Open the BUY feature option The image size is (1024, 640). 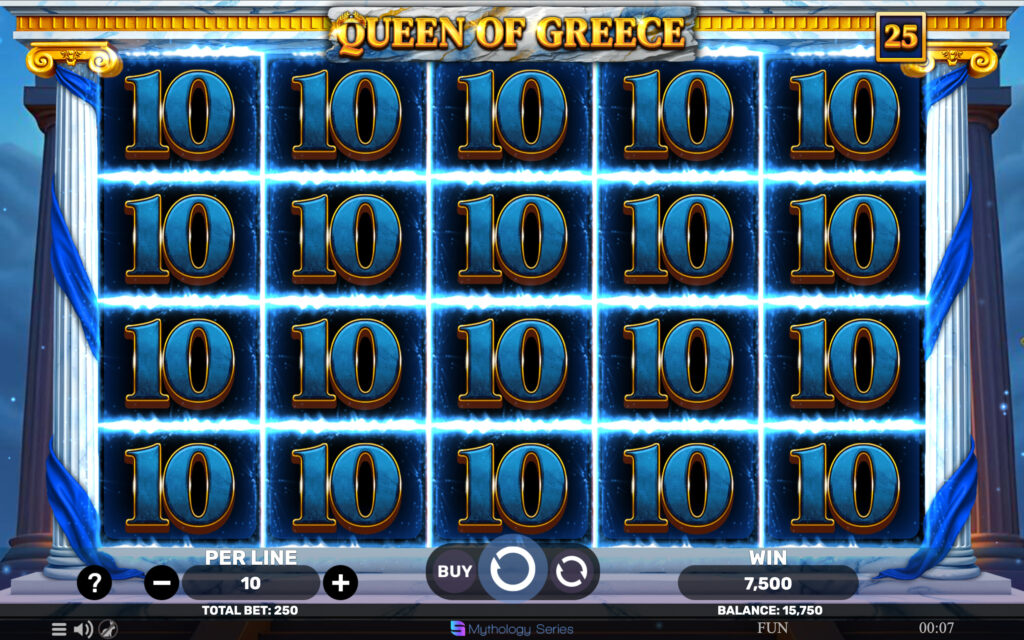coord(454,572)
